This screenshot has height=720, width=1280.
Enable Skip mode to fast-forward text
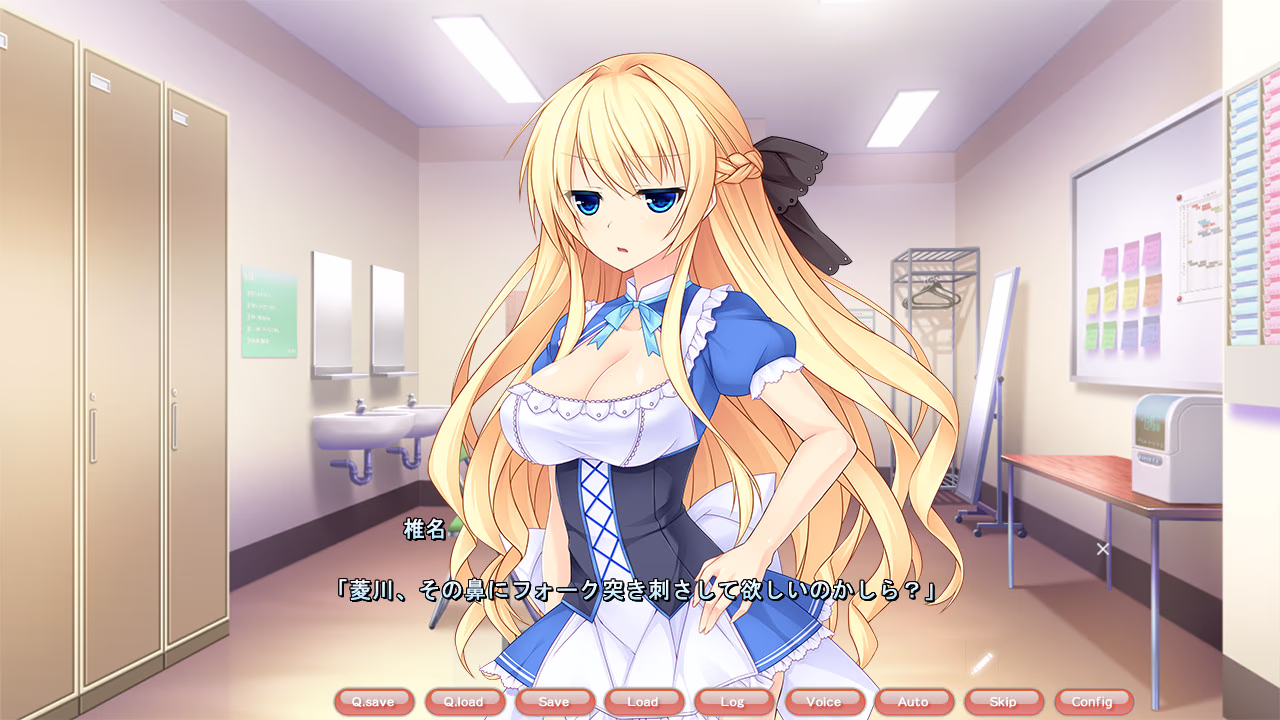pos(1005,702)
